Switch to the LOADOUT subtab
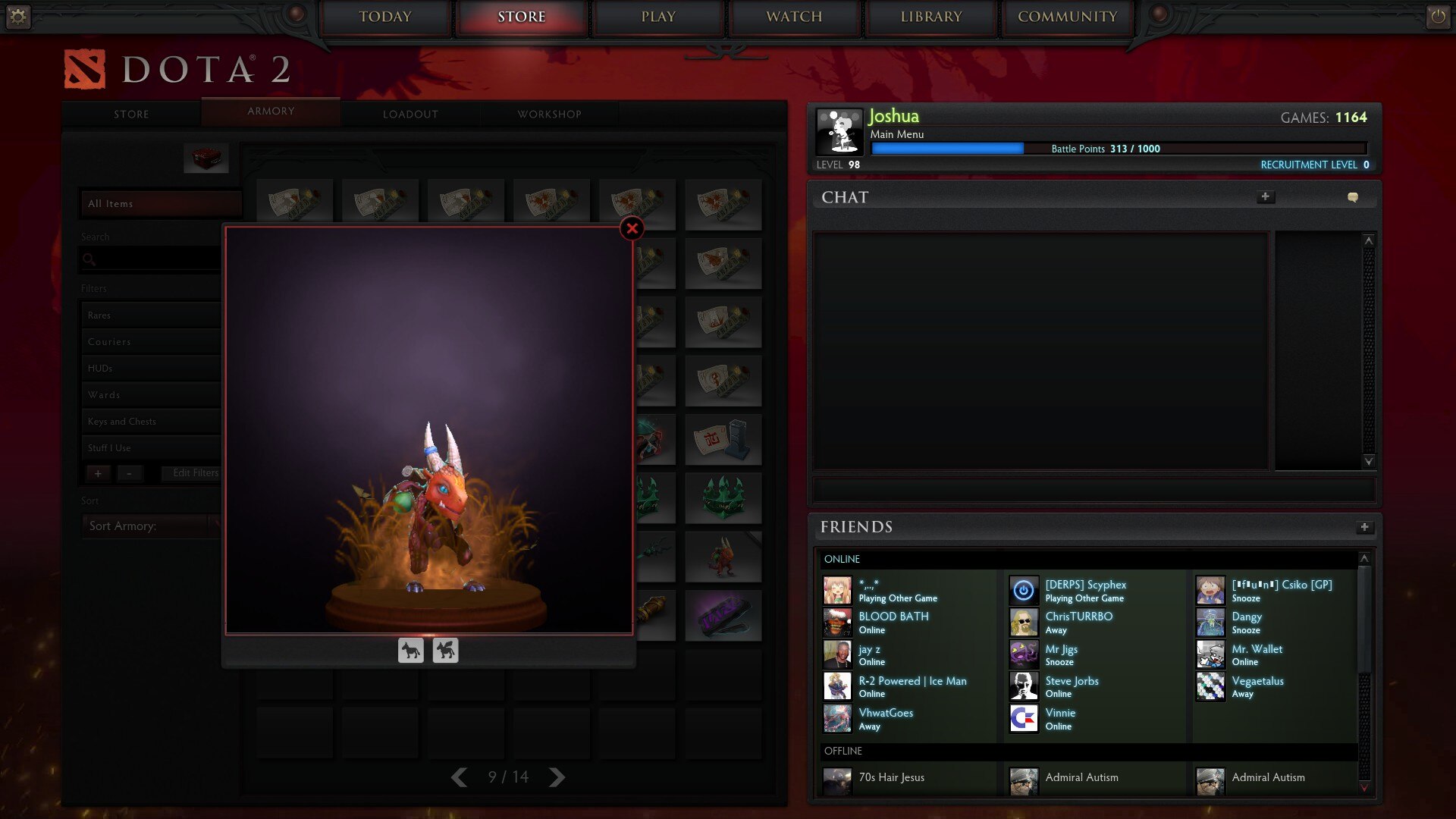 410,114
